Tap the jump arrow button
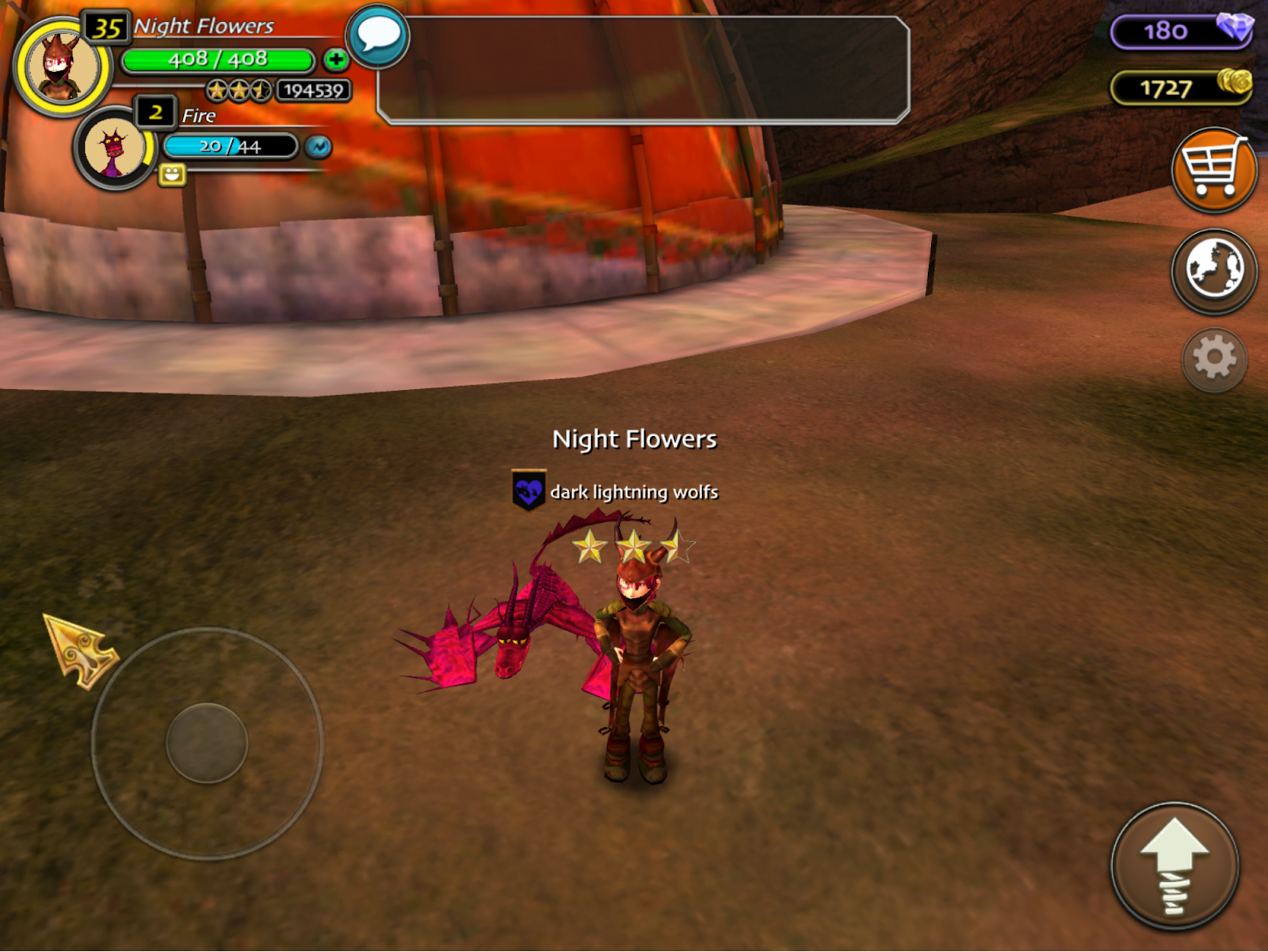This screenshot has height=952, width=1268. tap(1174, 866)
